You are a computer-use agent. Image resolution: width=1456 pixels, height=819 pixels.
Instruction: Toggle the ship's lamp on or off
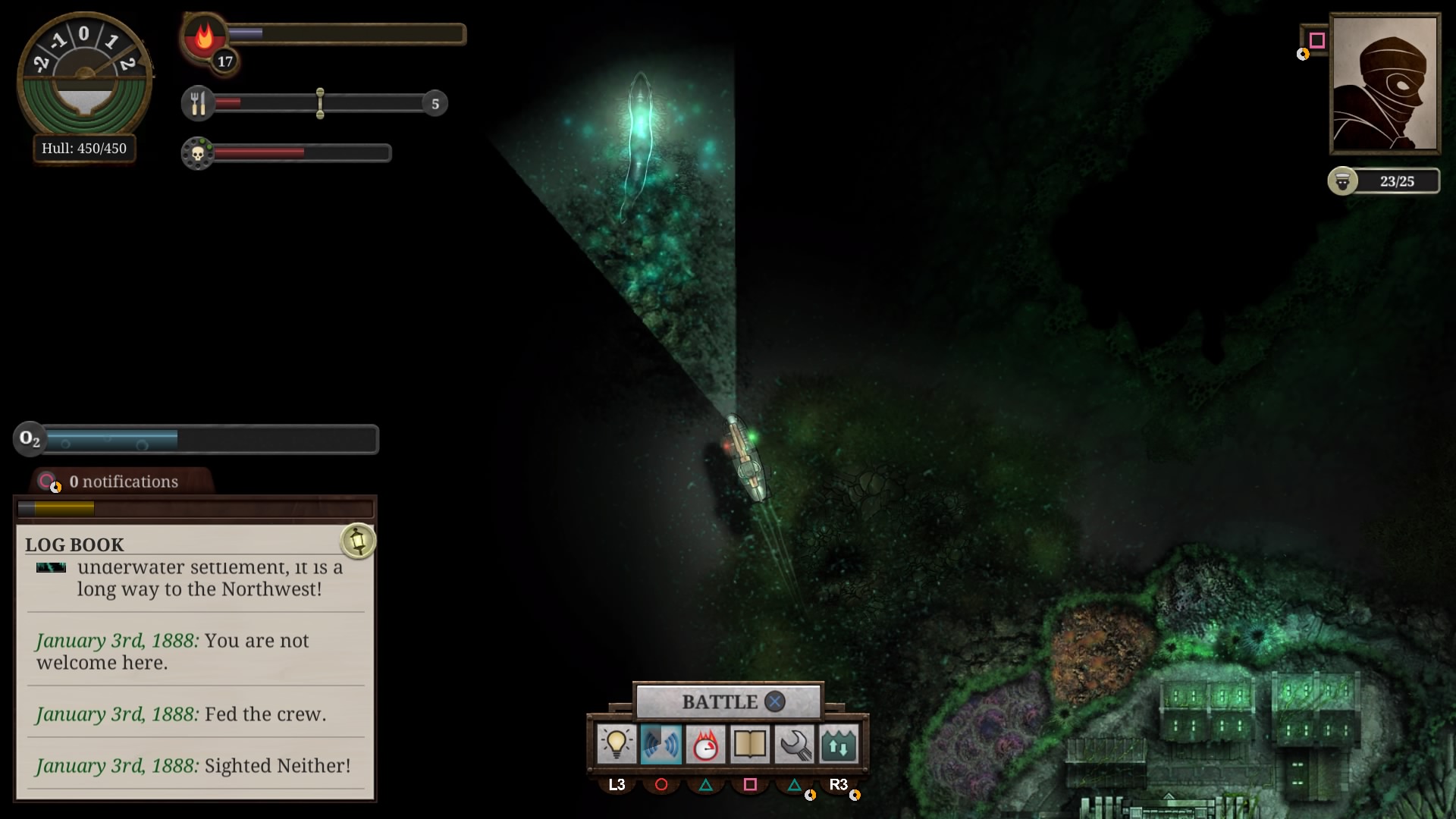pos(617,744)
